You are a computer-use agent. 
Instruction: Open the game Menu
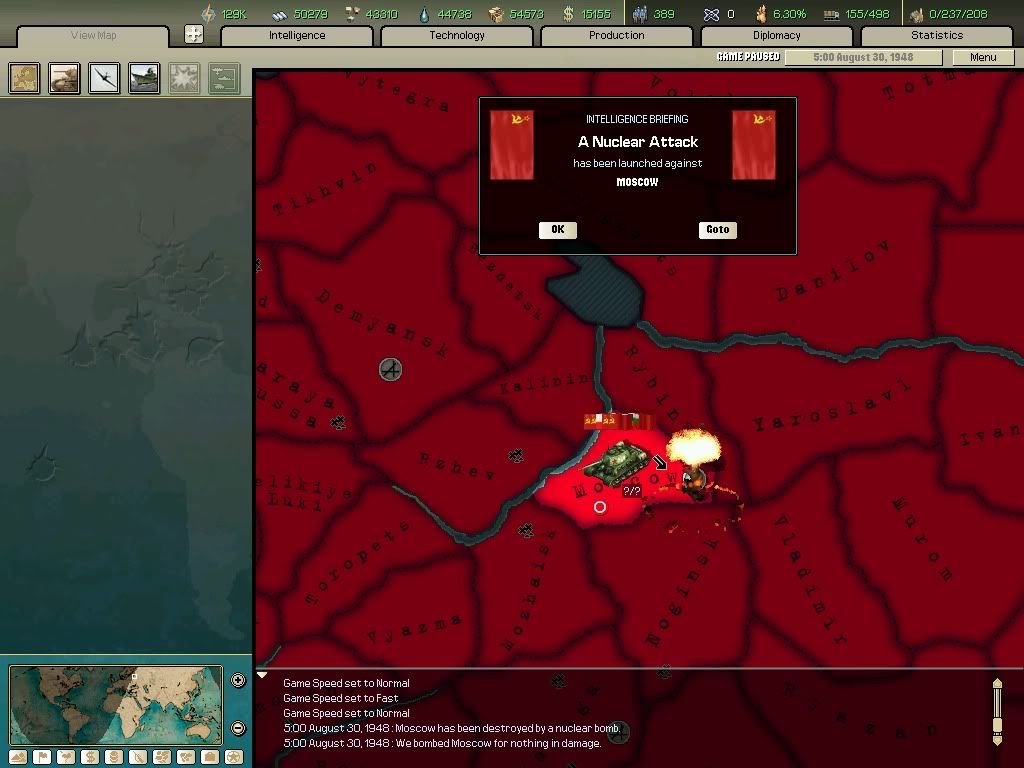[x=983, y=57]
